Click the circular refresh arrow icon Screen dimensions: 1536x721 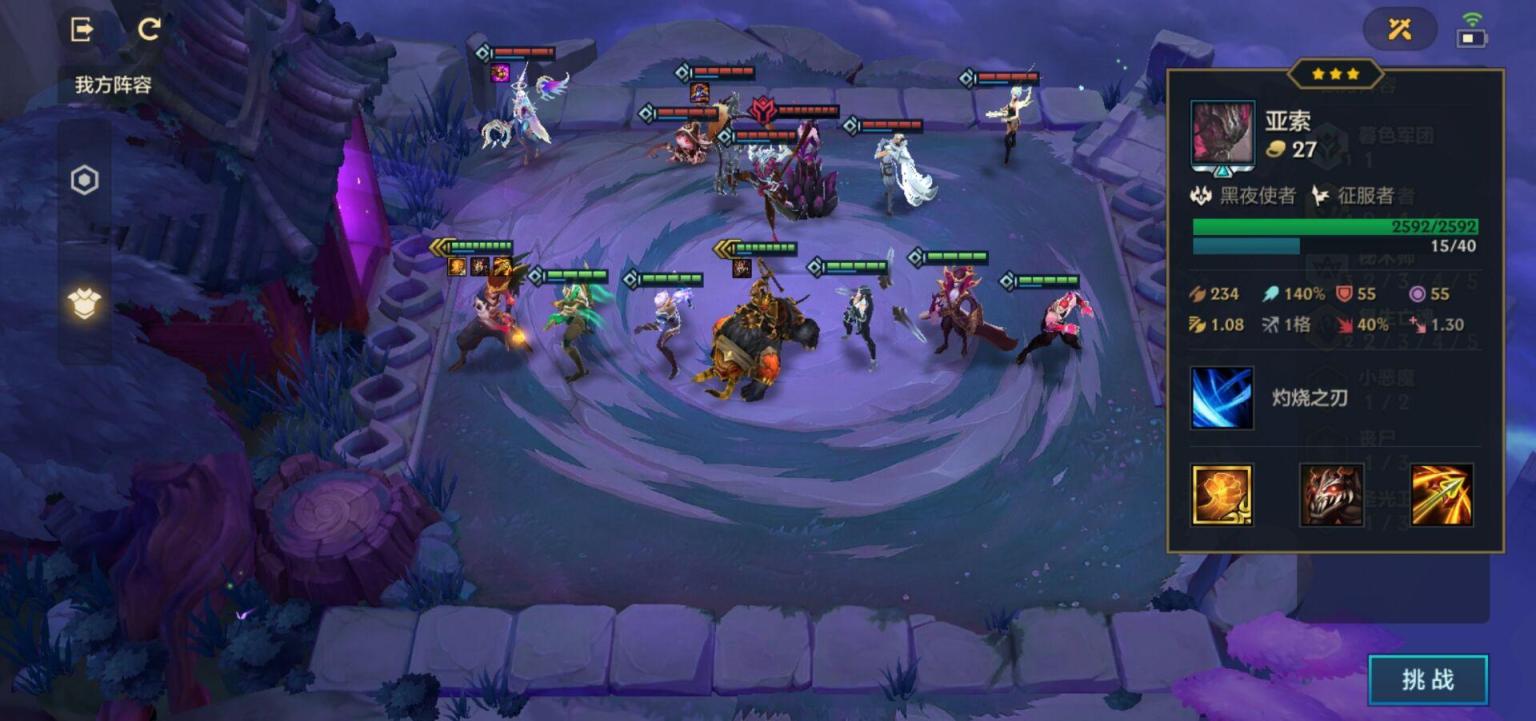click(x=149, y=29)
